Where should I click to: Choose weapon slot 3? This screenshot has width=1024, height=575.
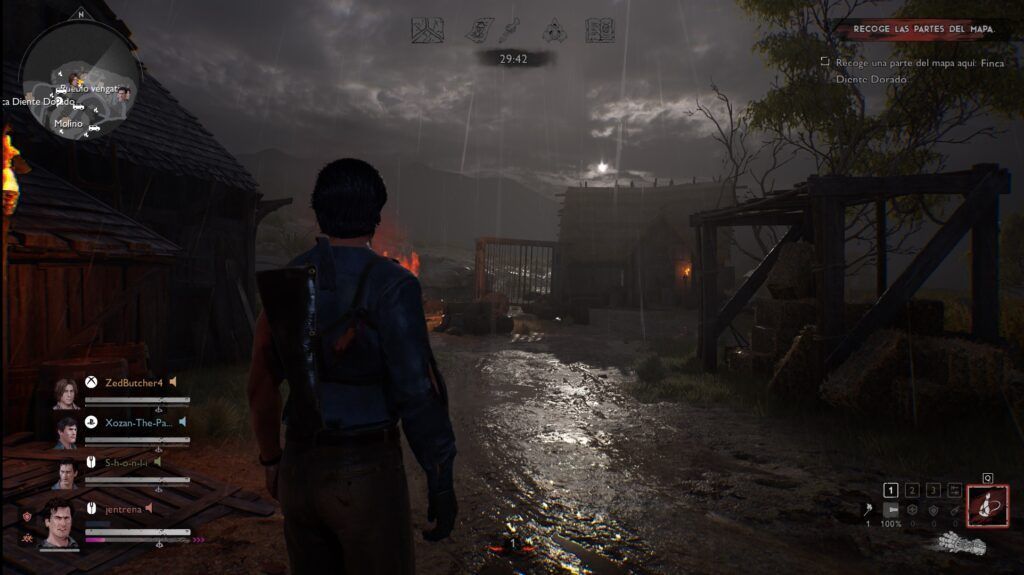(x=933, y=490)
